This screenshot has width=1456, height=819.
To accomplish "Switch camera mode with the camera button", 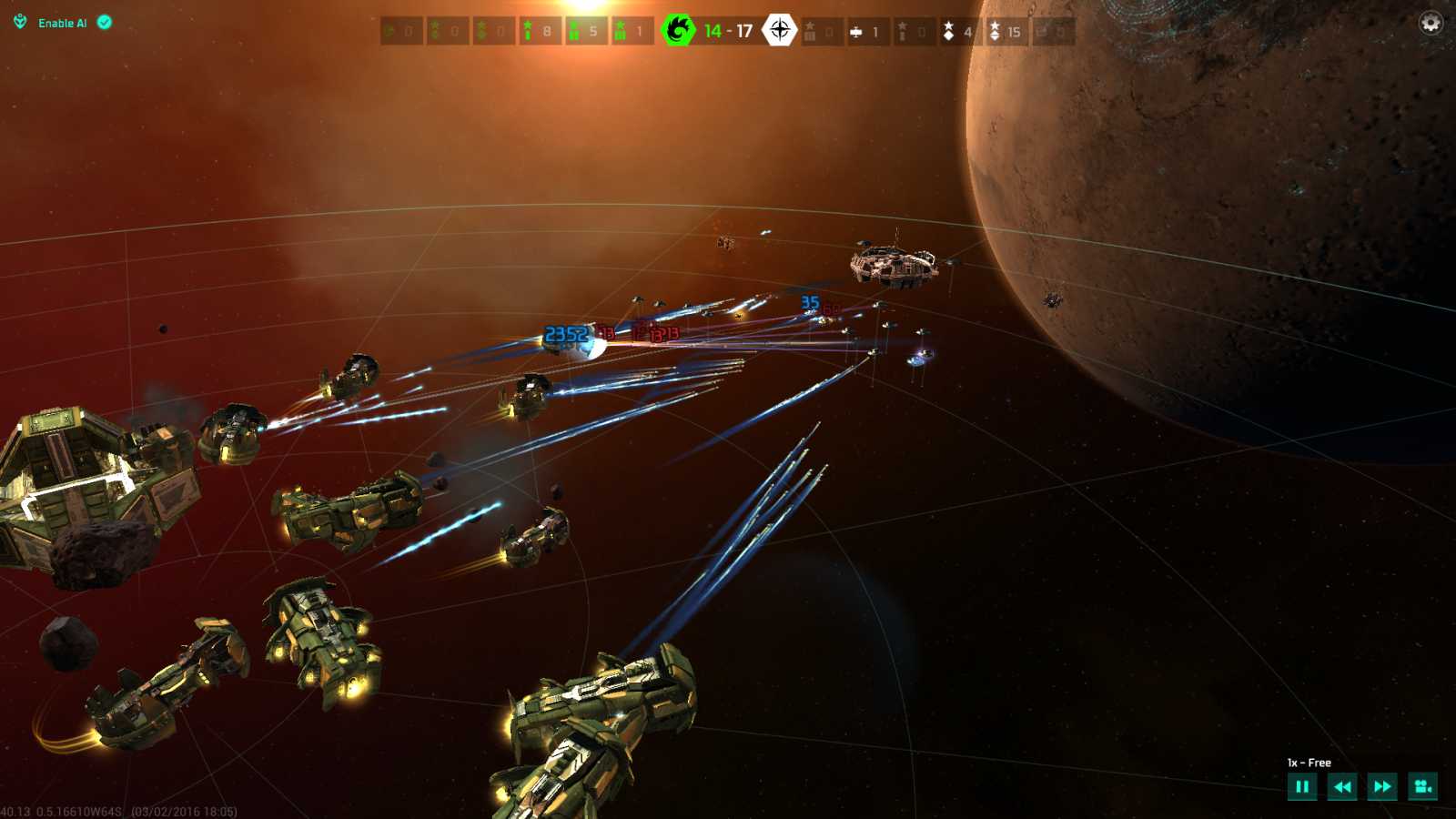I will click(x=1422, y=786).
